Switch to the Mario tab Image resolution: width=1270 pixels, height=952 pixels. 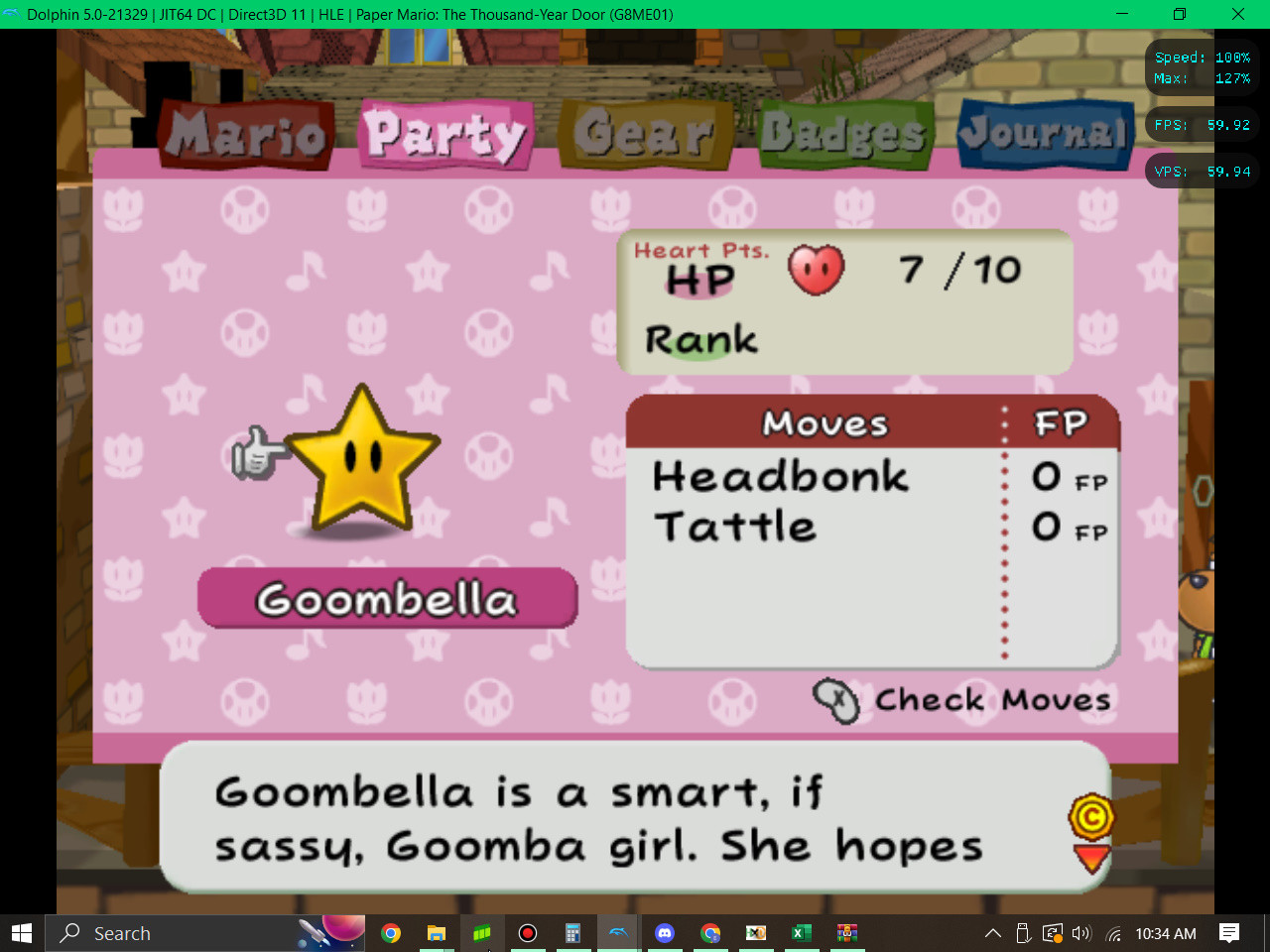[242, 134]
